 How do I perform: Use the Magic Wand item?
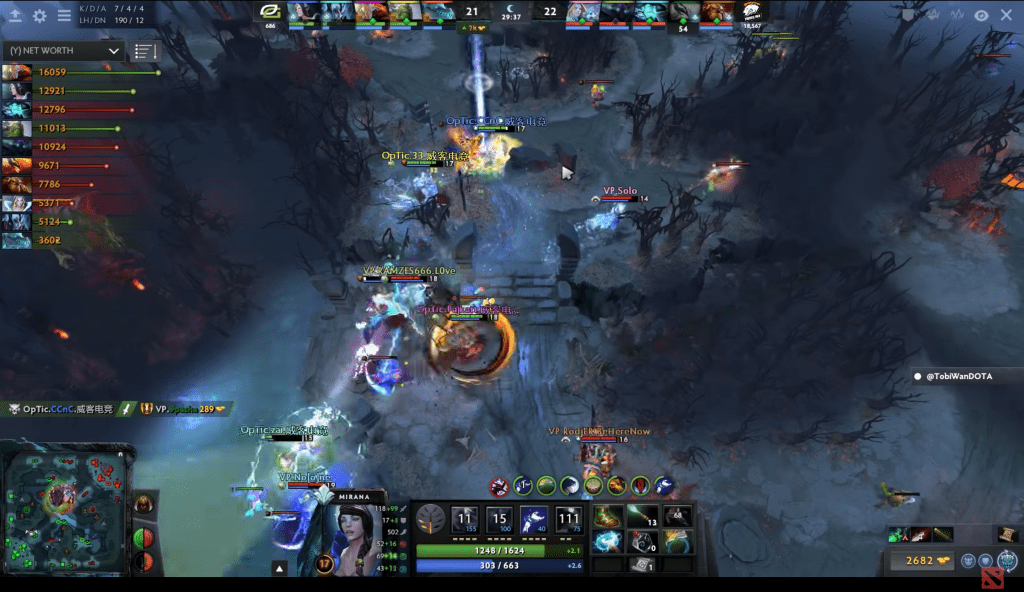tap(643, 517)
